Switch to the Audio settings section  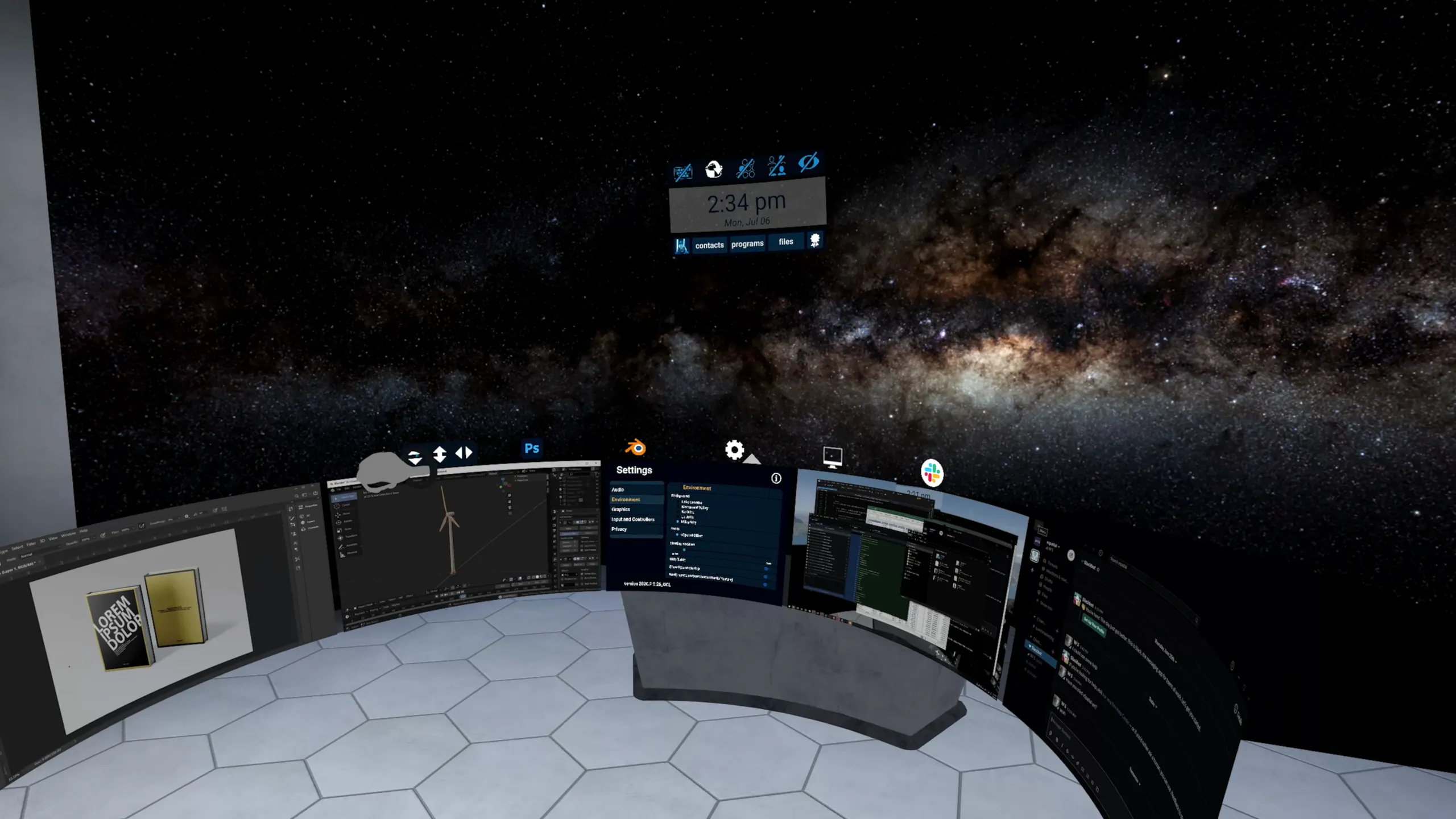pos(618,490)
